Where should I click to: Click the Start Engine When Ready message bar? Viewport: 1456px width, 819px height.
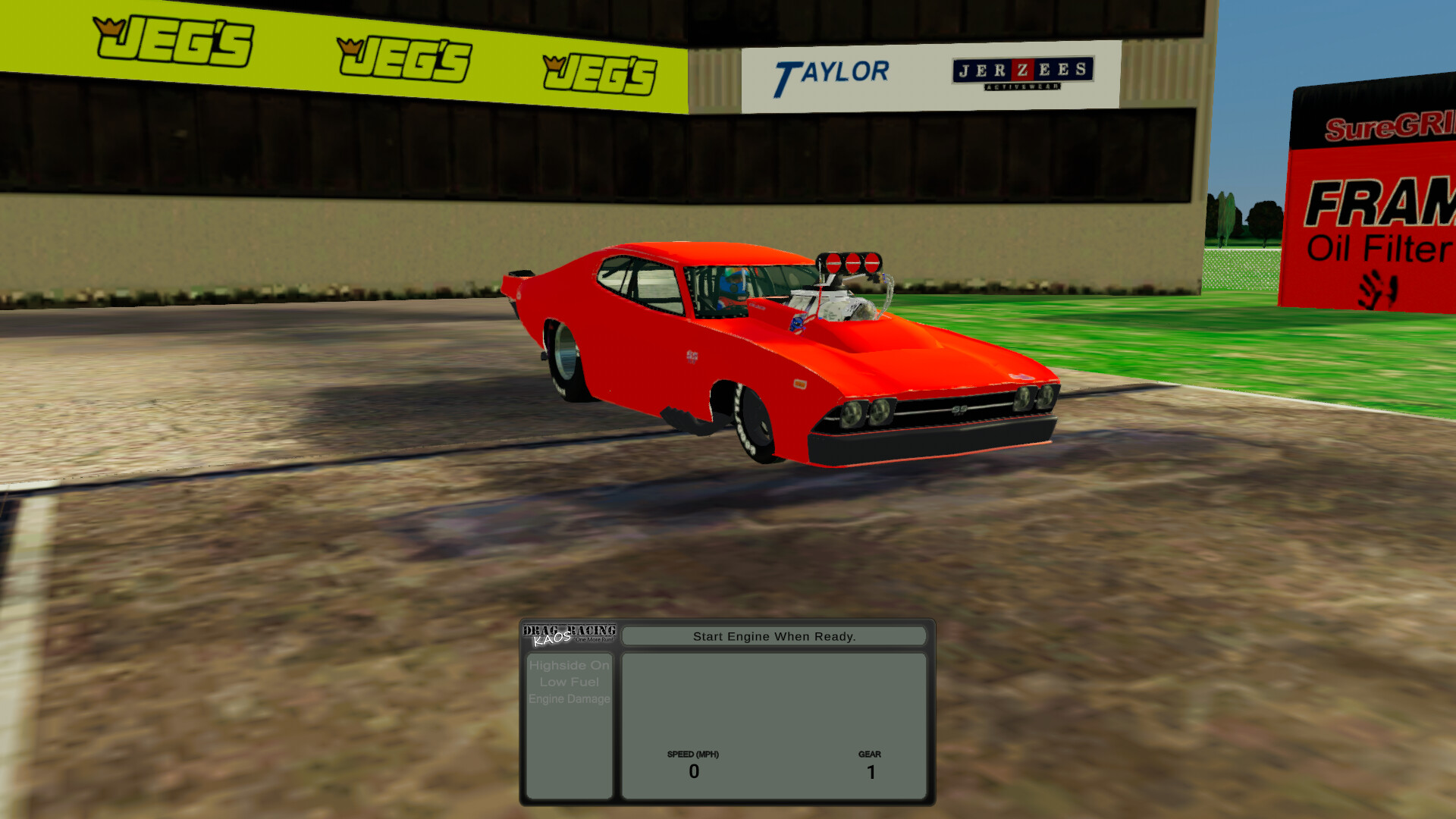pyautogui.click(x=773, y=636)
